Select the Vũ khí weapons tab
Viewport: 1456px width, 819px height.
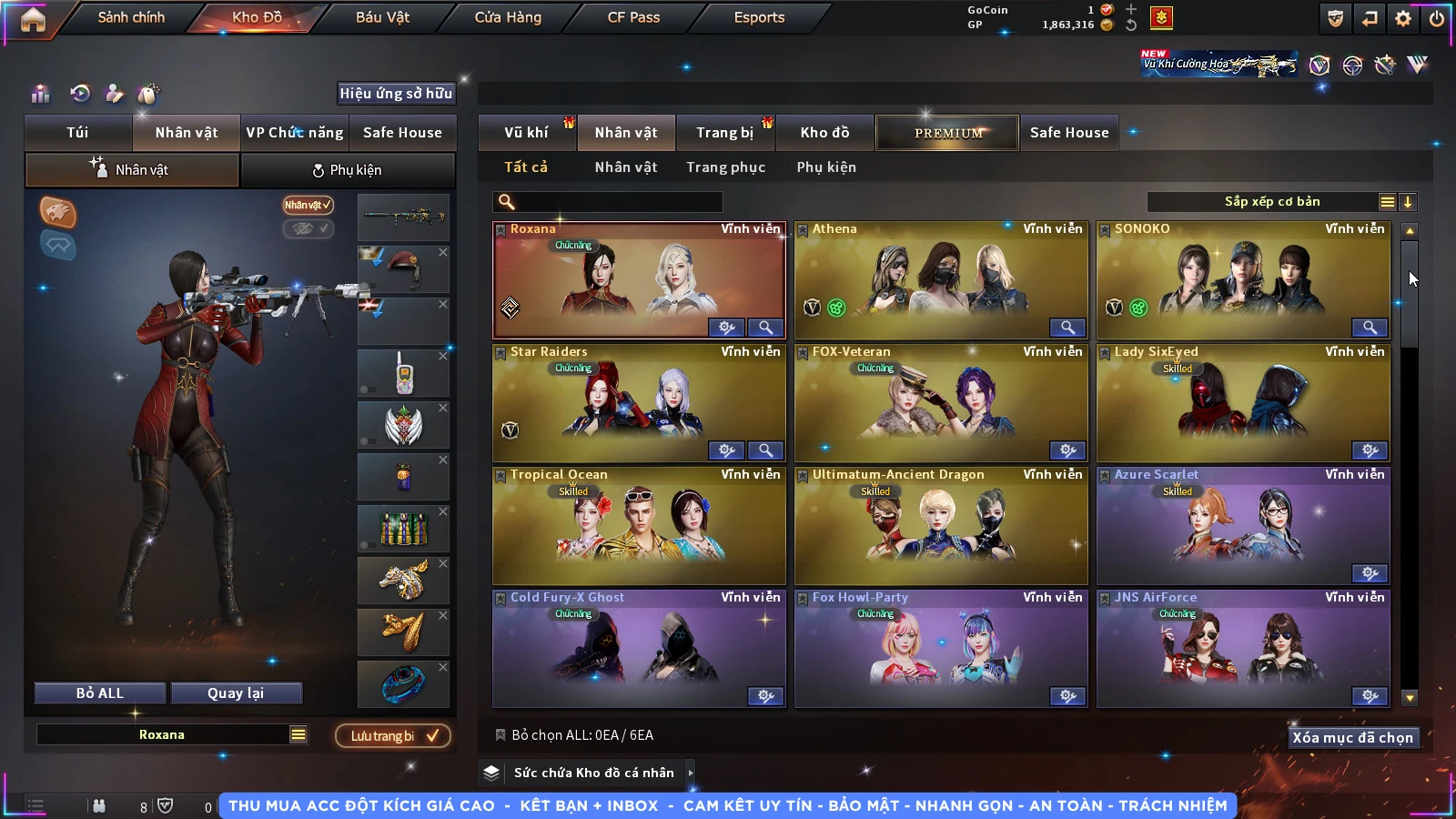pos(526,133)
